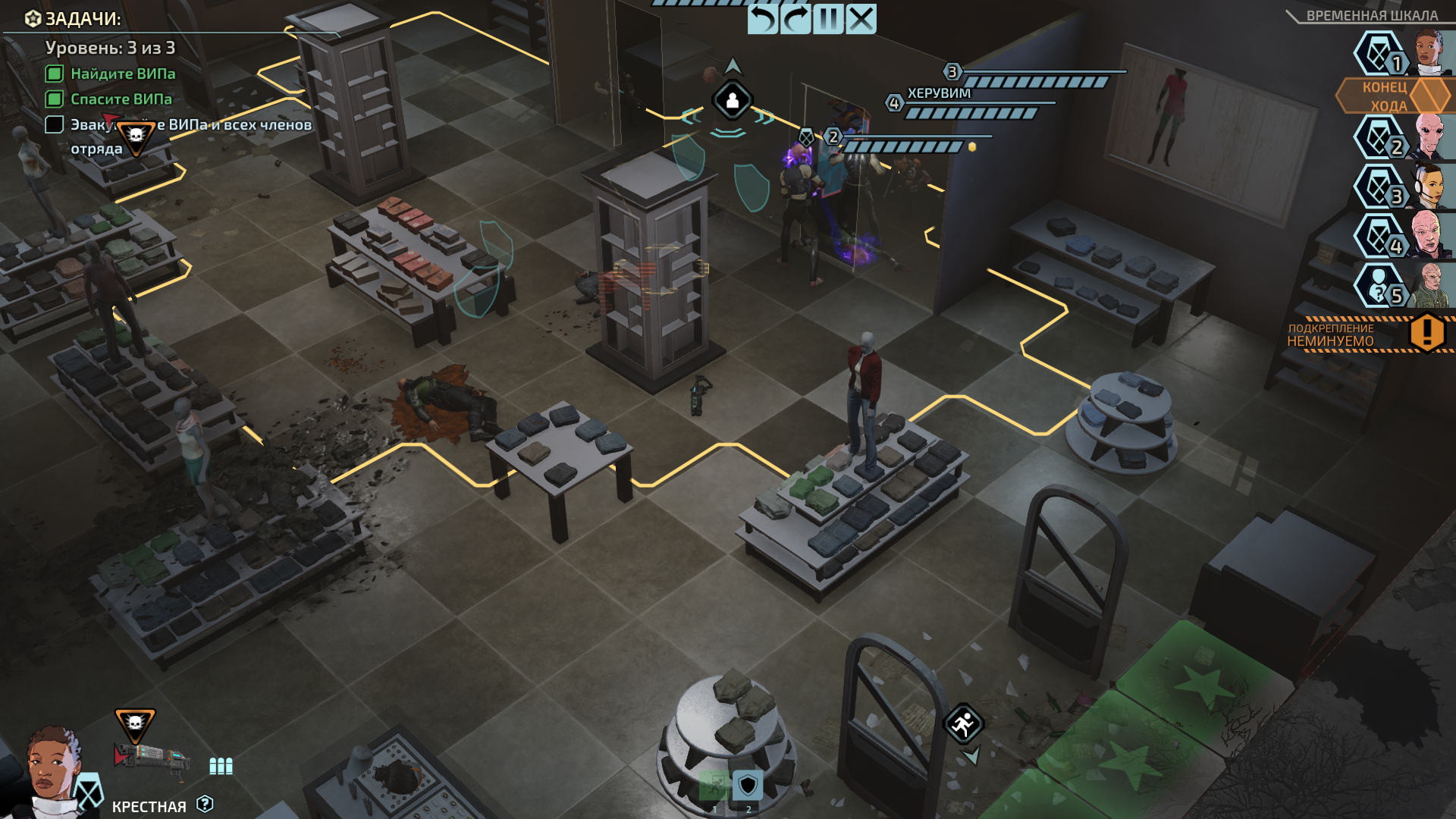1456x819 pixels.
Task: Activate the green running ability slot 1
Action: pos(714,786)
